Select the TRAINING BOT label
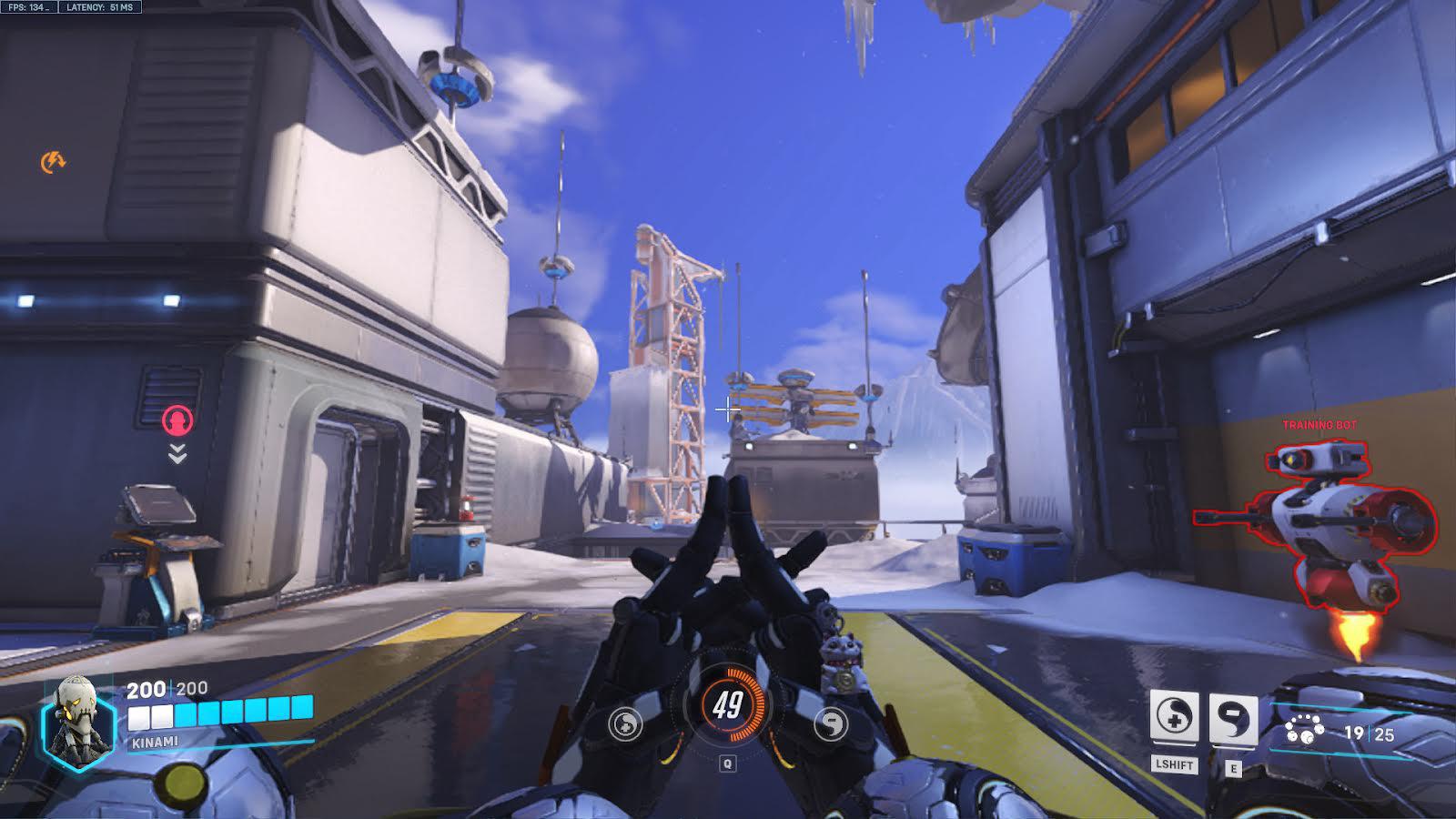1456x819 pixels. tap(1319, 422)
